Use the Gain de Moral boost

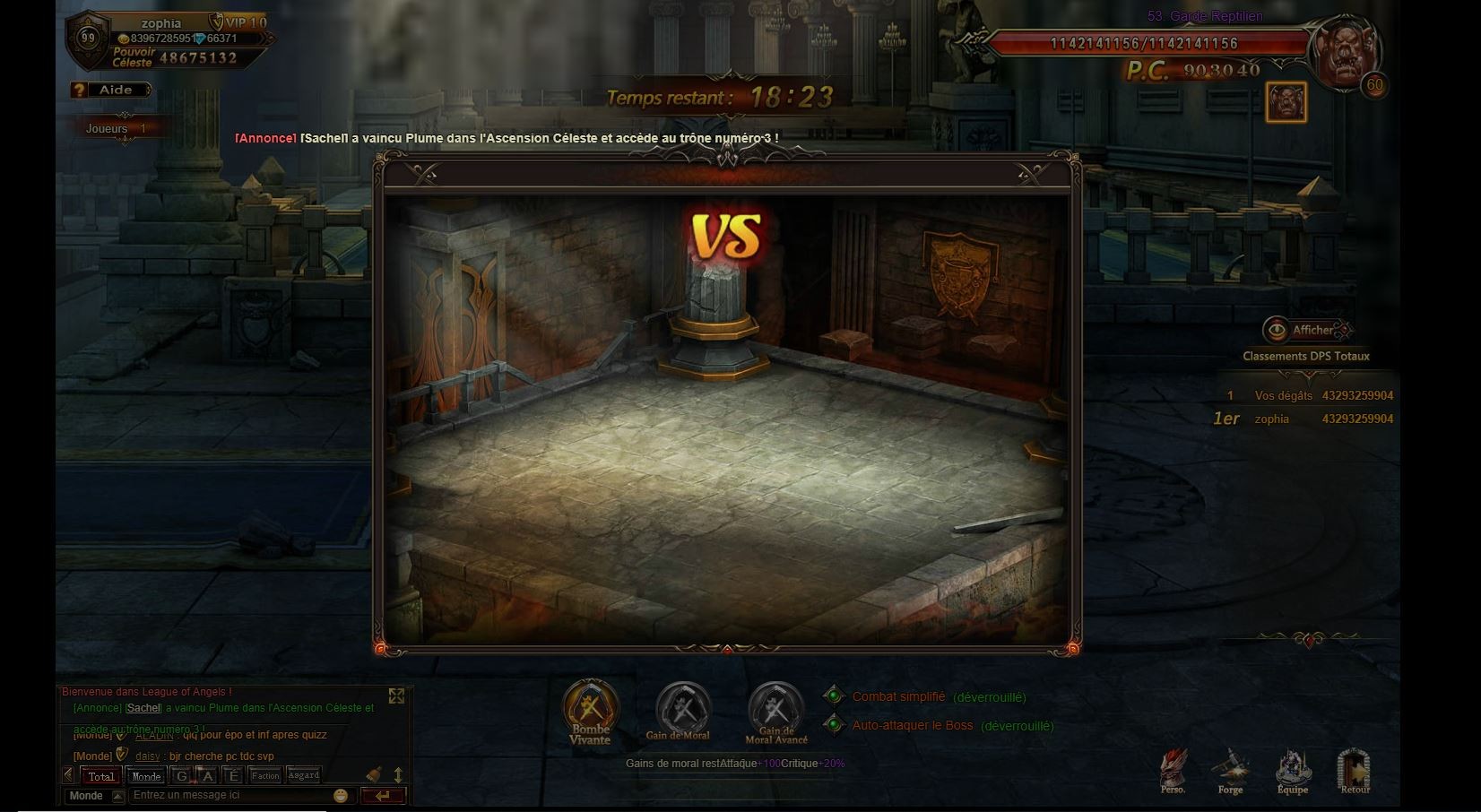tap(682, 708)
